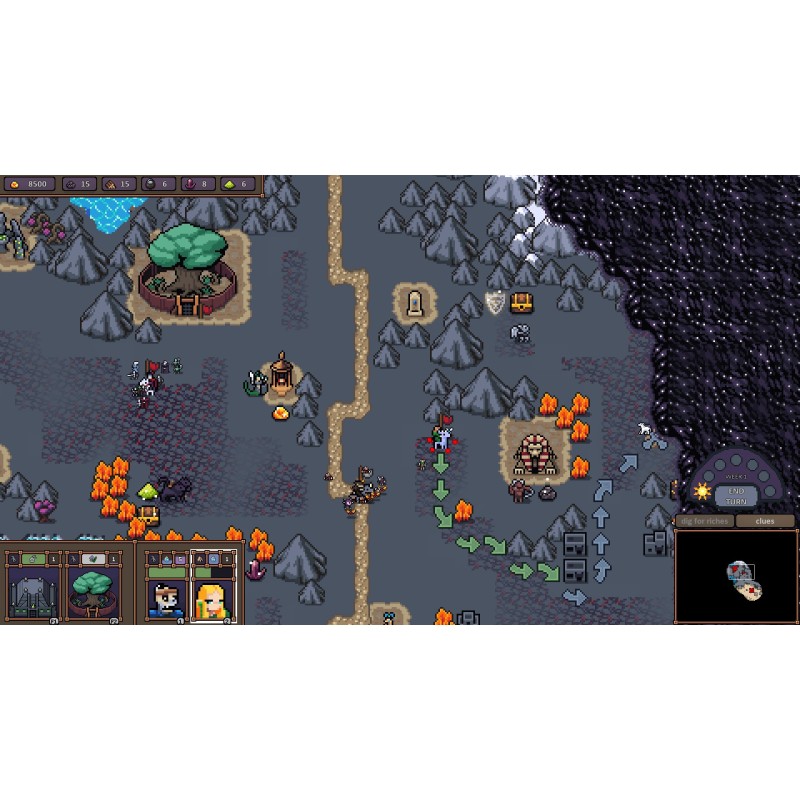
Task: Select the eyepatch hero portrait
Action: 165,598
